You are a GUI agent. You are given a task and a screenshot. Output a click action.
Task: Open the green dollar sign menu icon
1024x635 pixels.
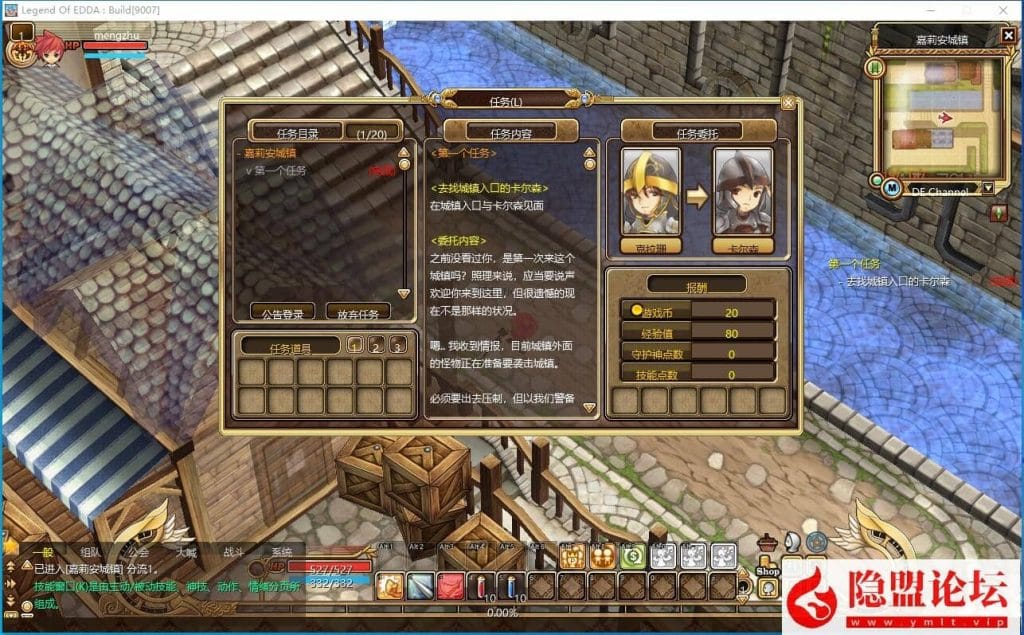[x=632, y=557]
